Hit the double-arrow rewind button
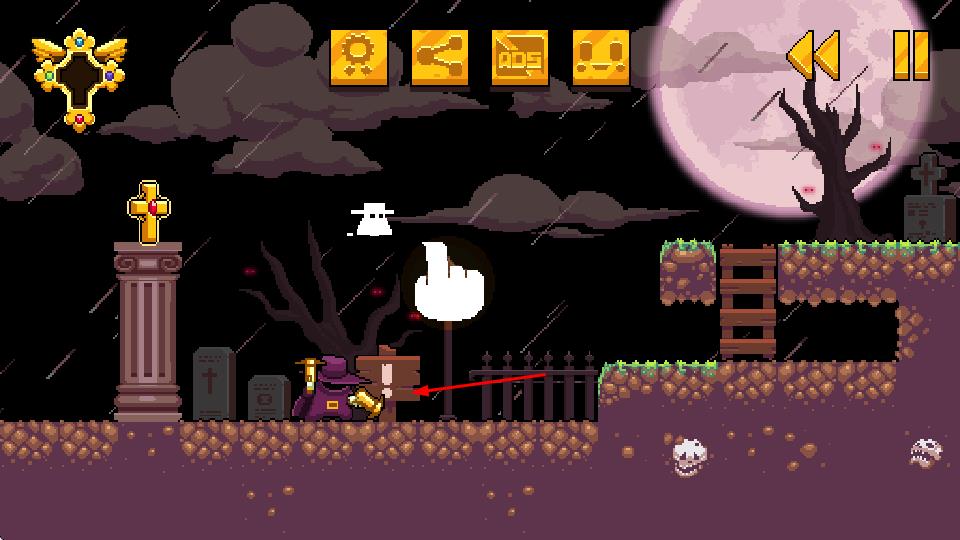Screen dimensions: 960x540 (x=812, y=55)
